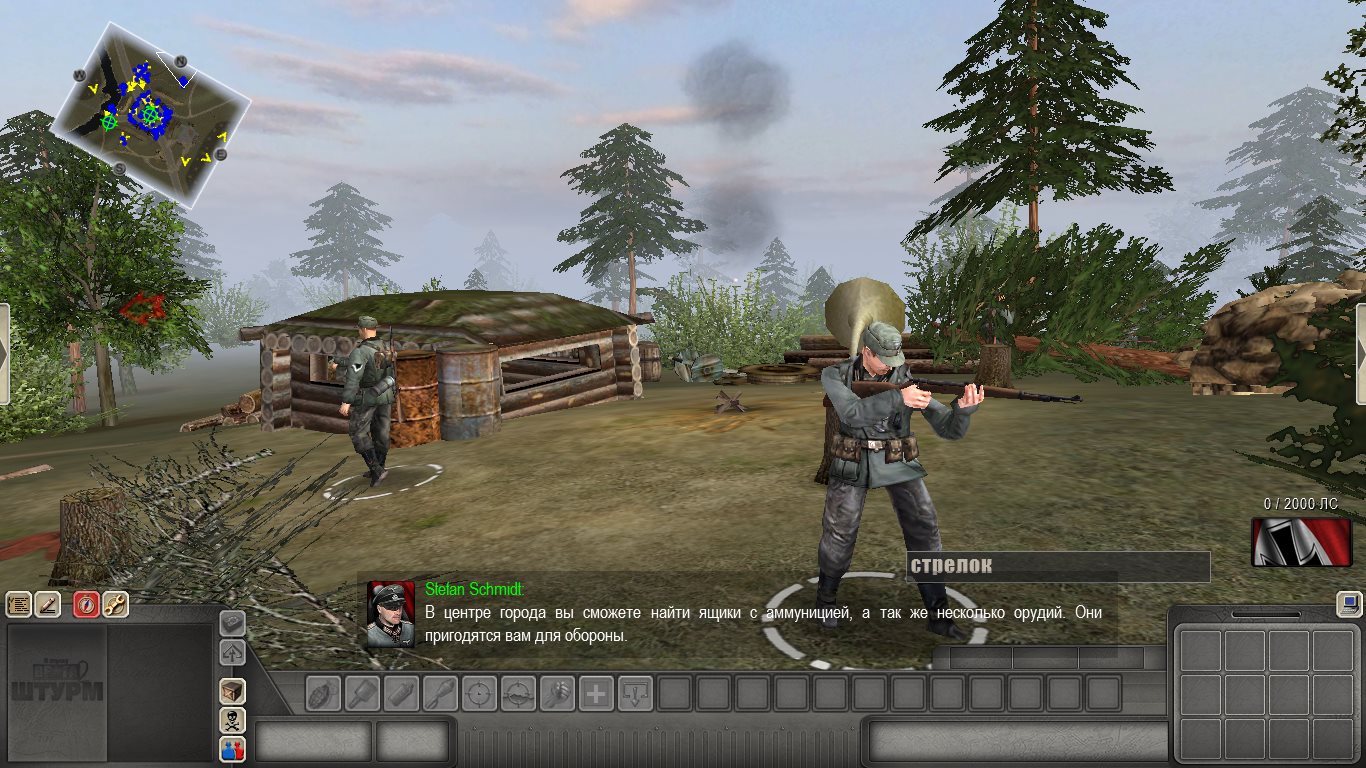The image size is (1366, 768).
Task: Click the wooden crate inventory button
Action: pyautogui.click(x=232, y=691)
